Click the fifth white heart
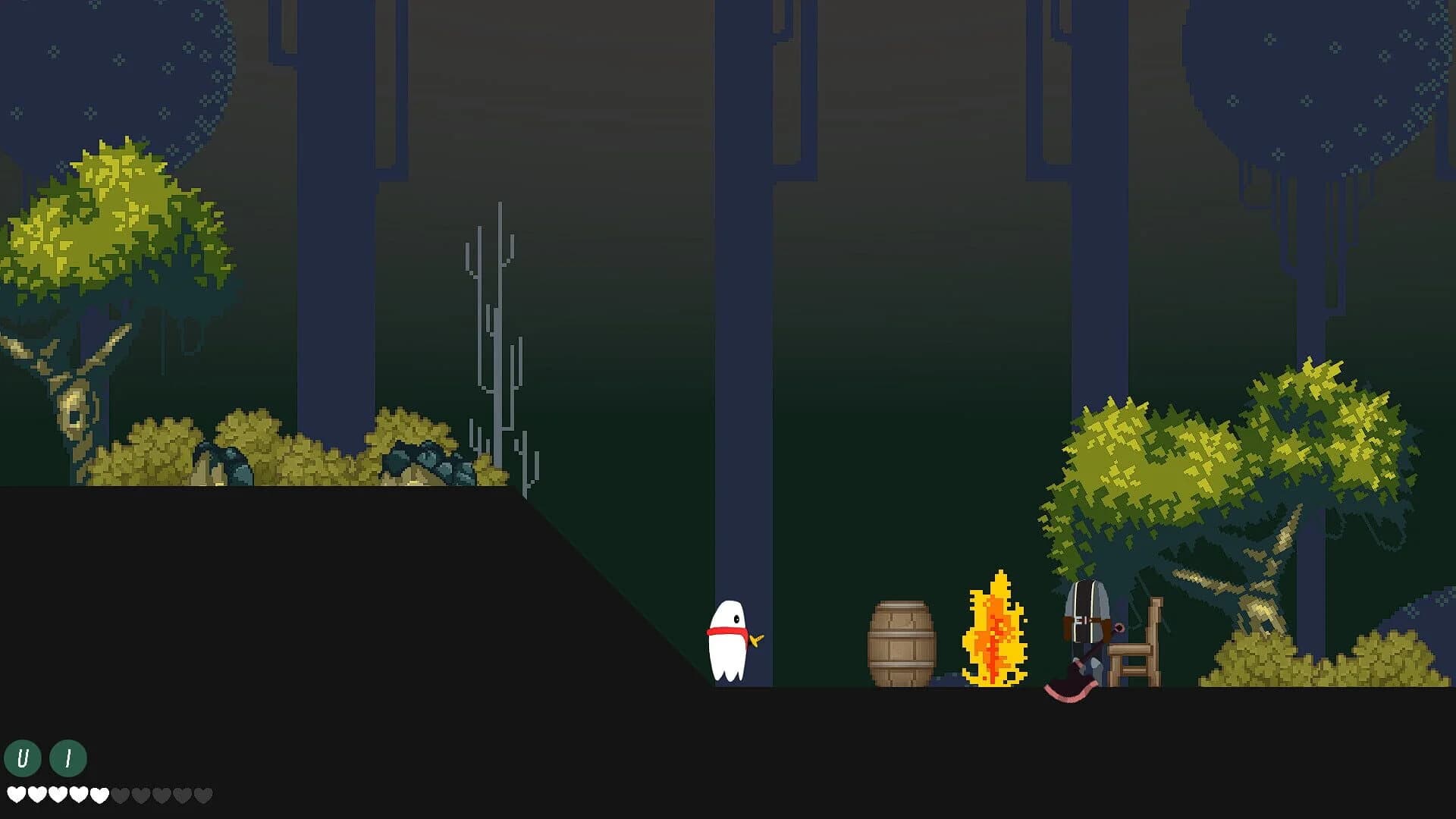Screen dimensions: 1456x819 [x=99, y=795]
